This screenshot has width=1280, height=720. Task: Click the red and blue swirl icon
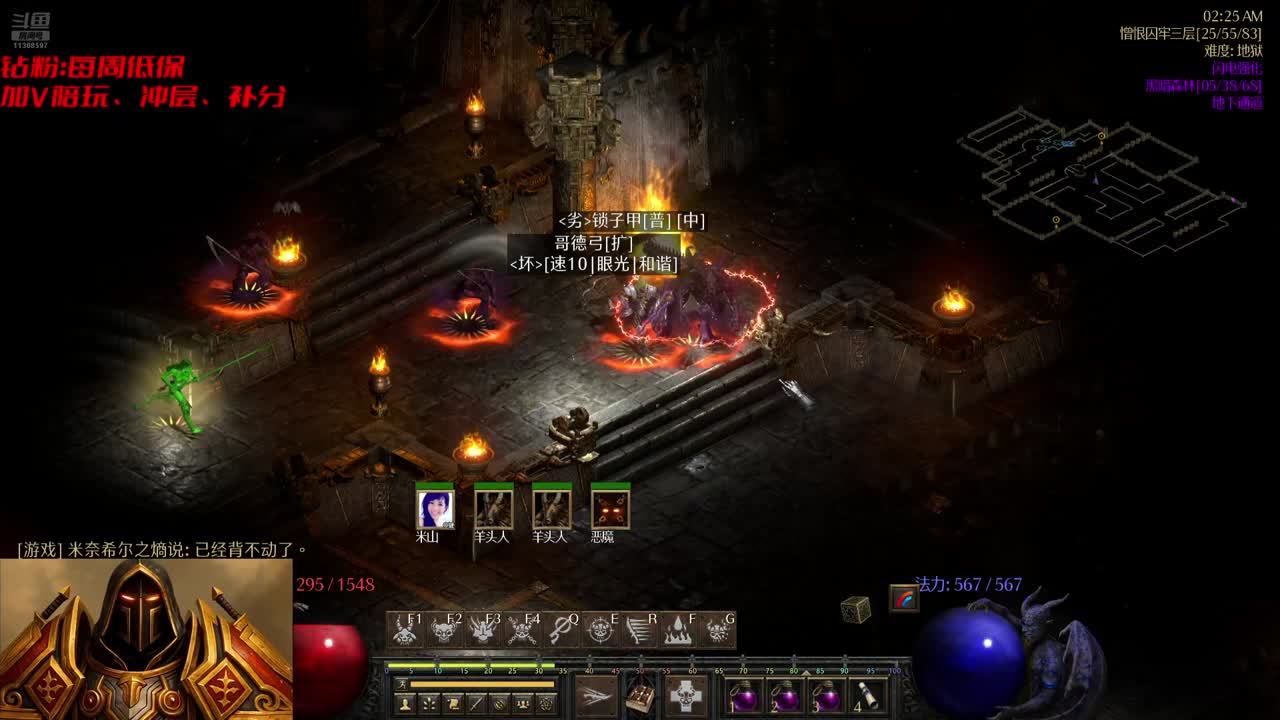tap(904, 598)
